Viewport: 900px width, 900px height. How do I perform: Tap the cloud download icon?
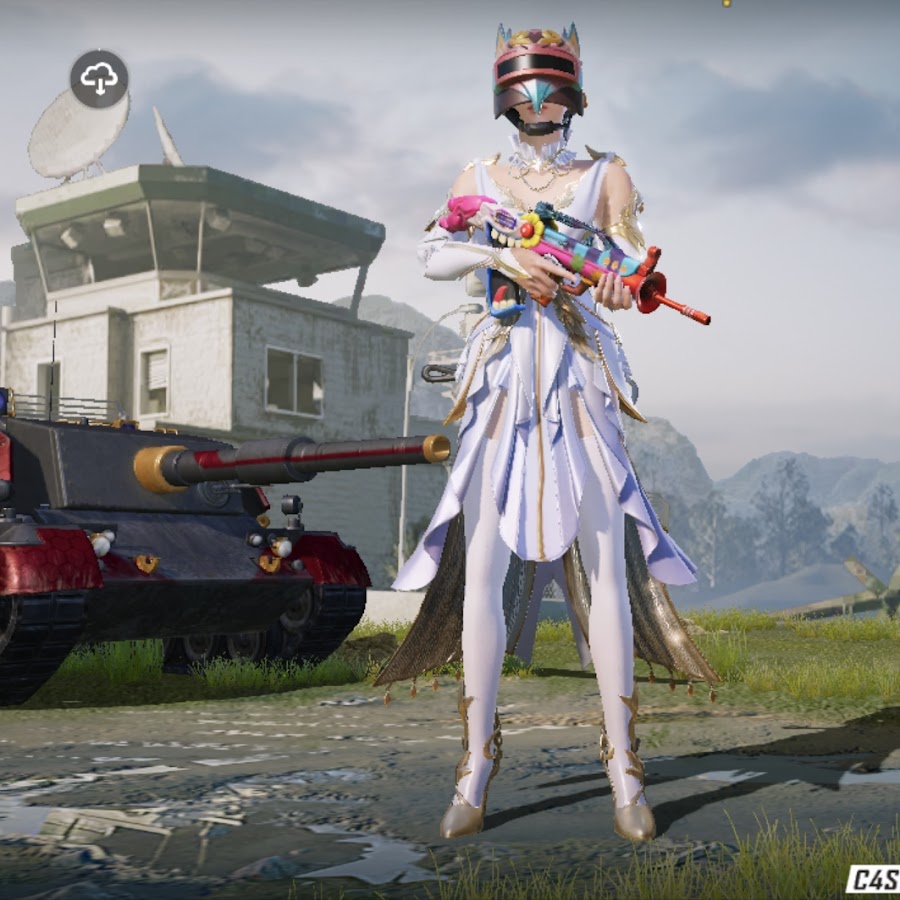tap(99, 78)
